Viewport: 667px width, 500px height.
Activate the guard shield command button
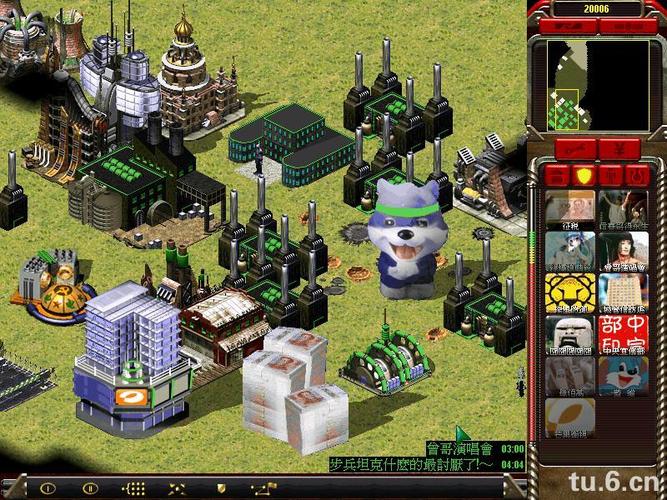[221, 489]
